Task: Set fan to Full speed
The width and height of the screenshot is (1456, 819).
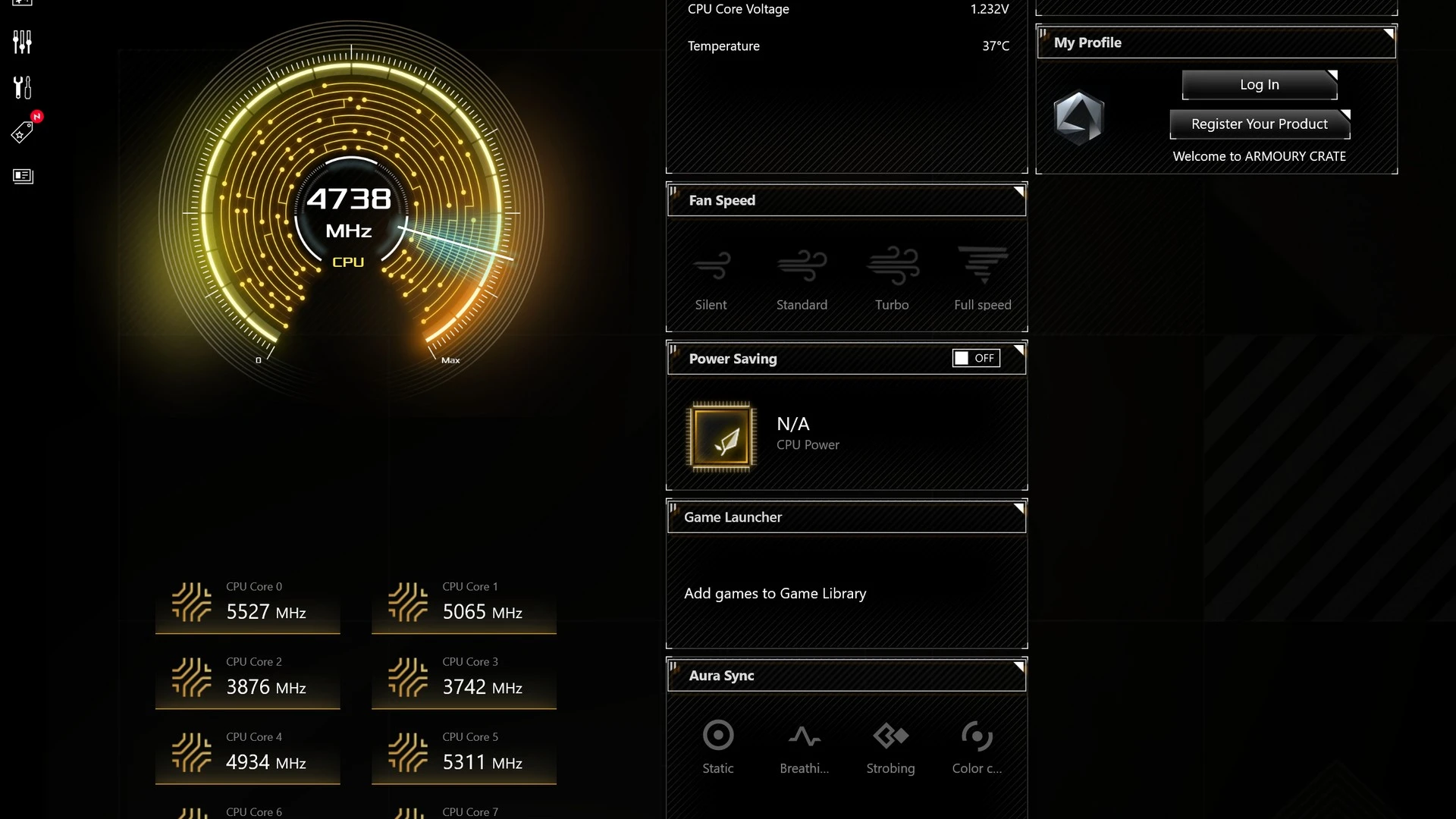Action: pyautogui.click(x=982, y=278)
